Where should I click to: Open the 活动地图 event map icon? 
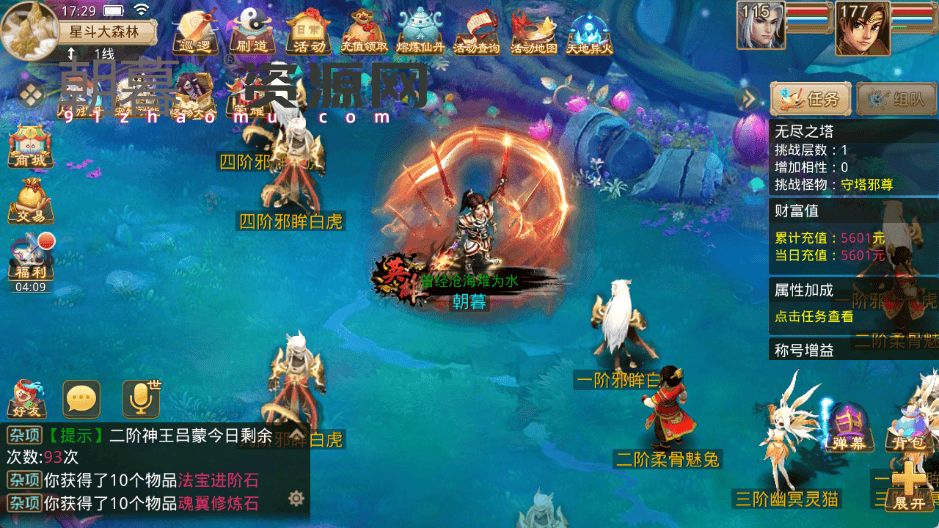coord(533,30)
